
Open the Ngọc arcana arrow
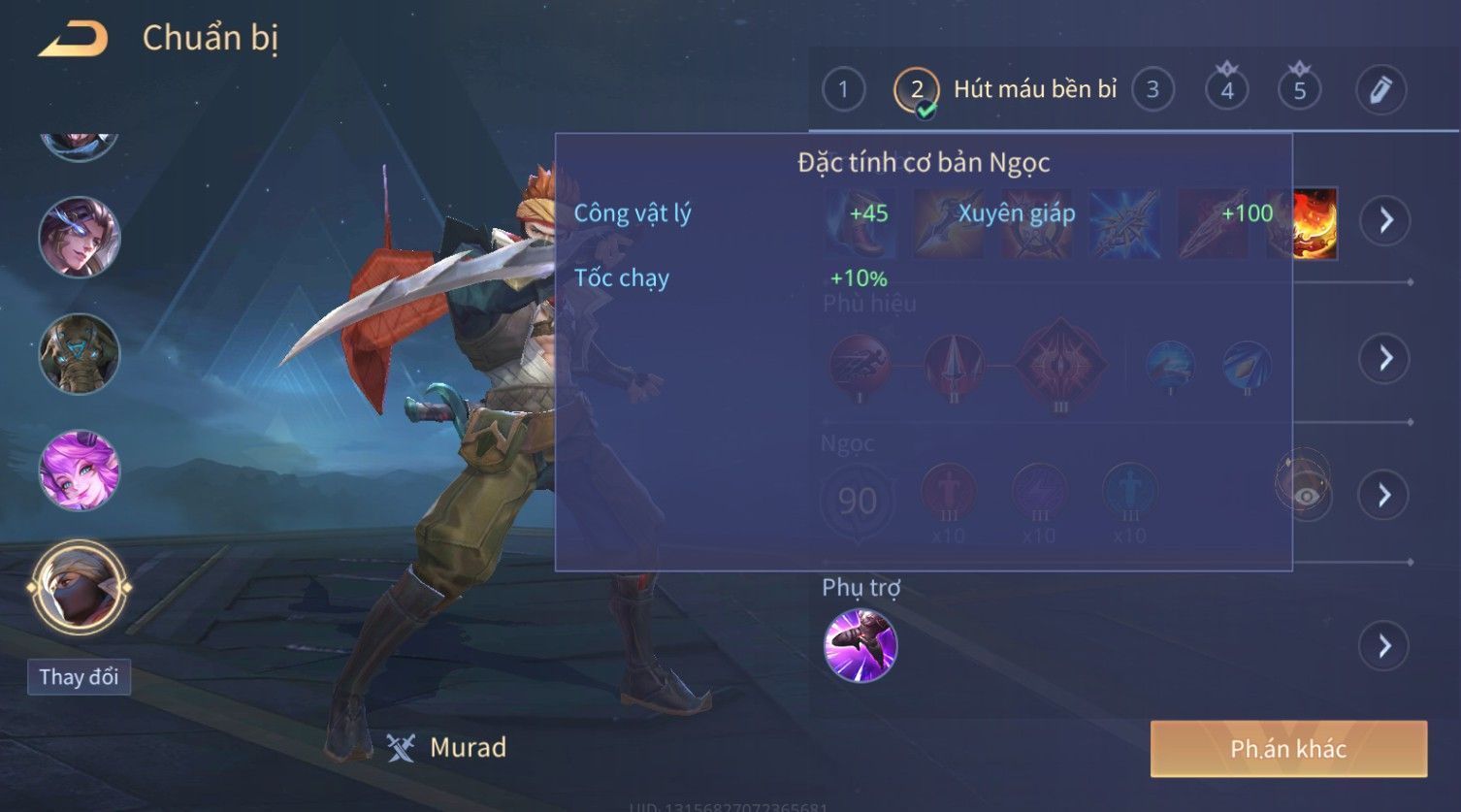click(x=1384, y=496)
